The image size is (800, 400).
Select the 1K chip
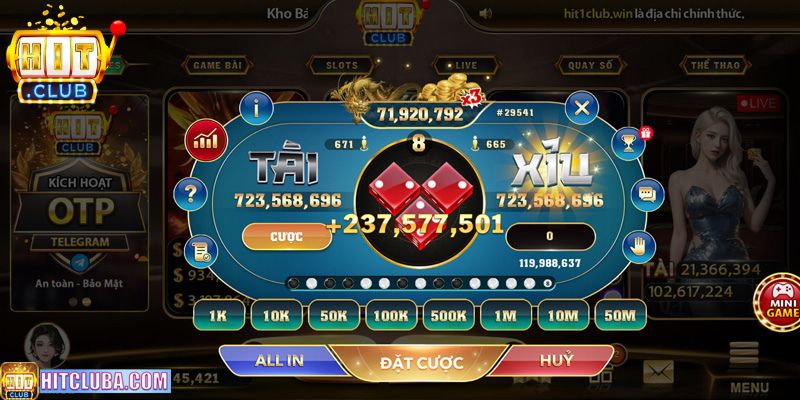(x=219, y=316)
